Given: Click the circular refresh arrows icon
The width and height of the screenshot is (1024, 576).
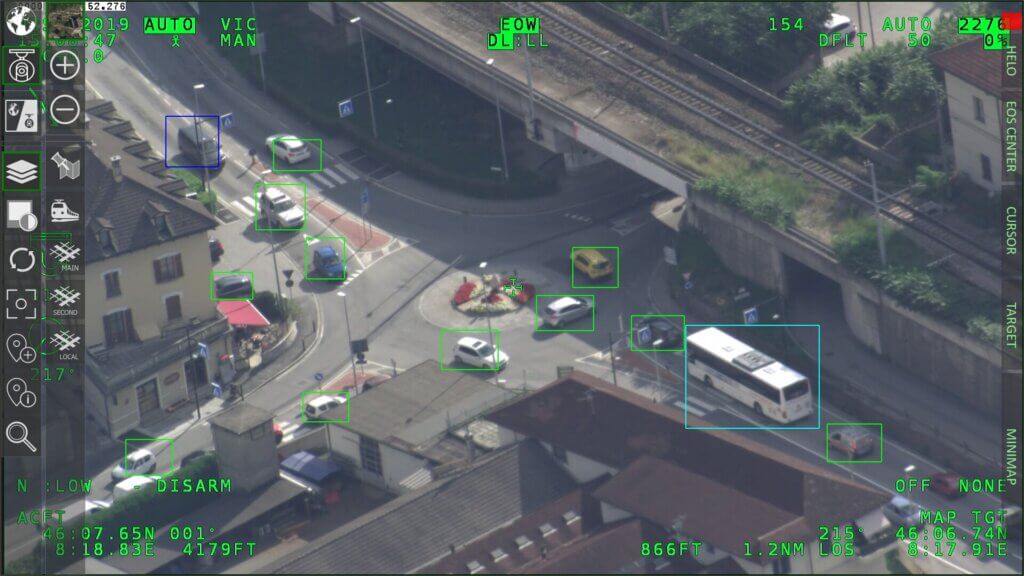Looking at the screenshot, I should [21, 260].
